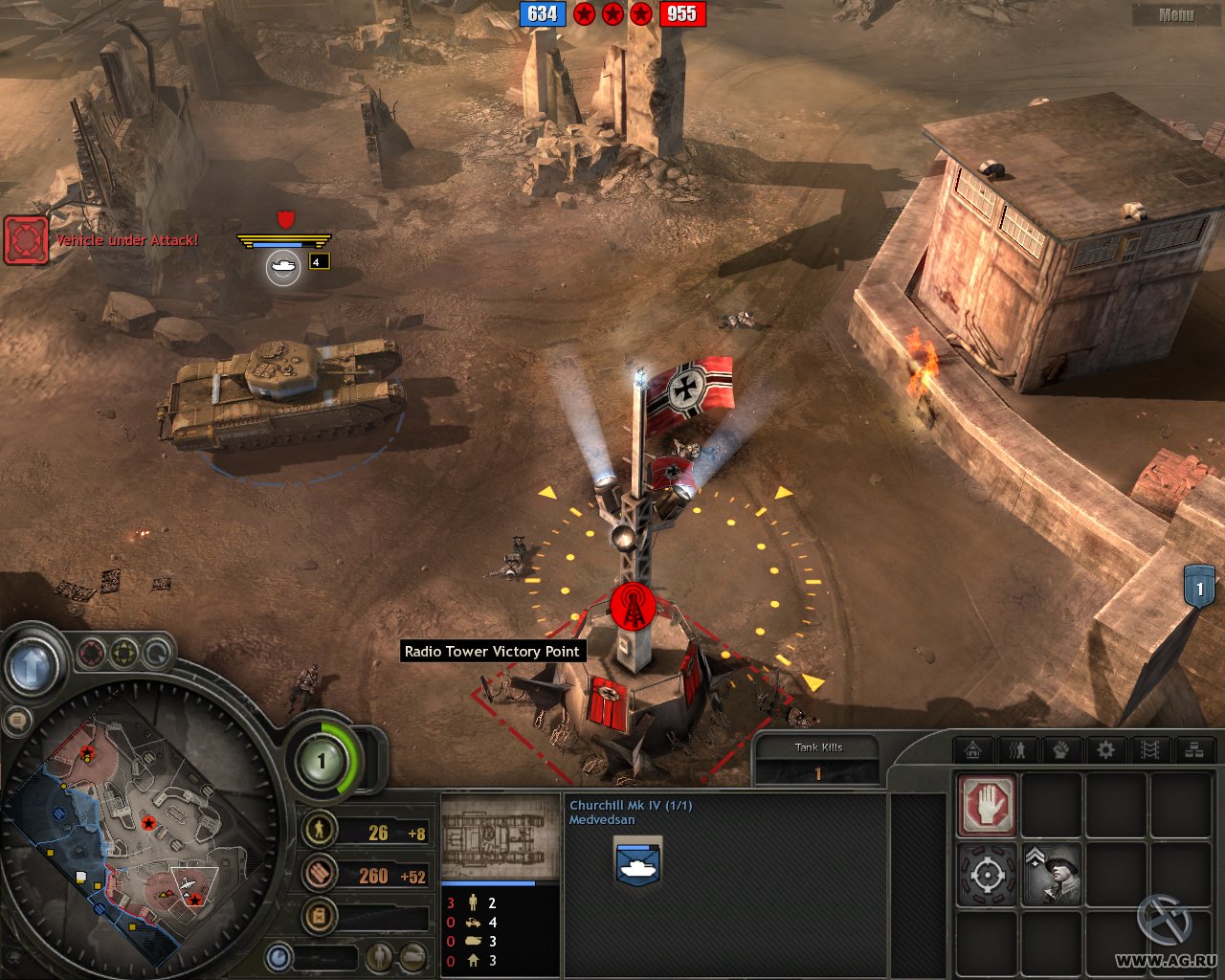Viewport: 1225px width, 980px height.
Task: Toggle the yellow arrows minimap button
Action: (x=124, y=654)
